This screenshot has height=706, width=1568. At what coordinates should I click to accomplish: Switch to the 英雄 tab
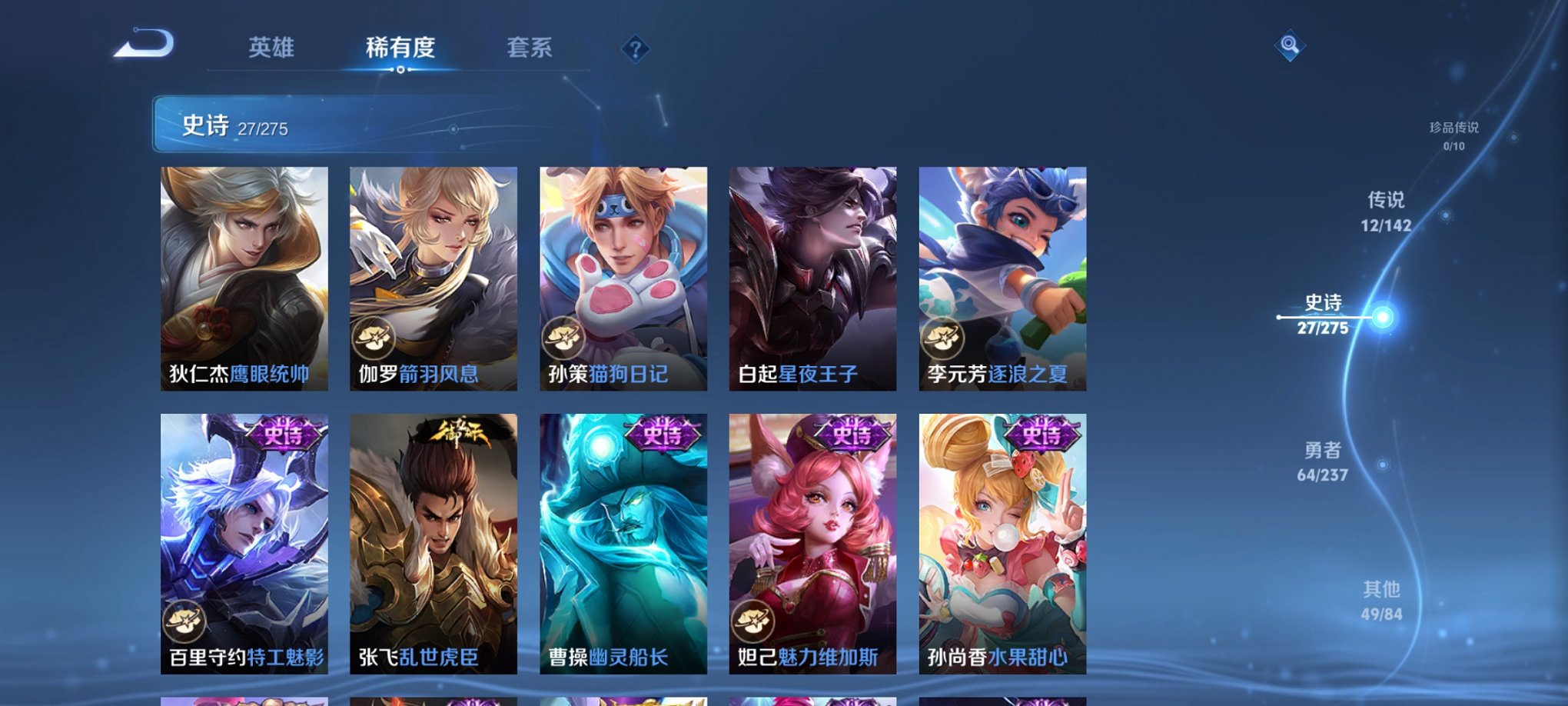pyautogui.click(x=273, y=48)
